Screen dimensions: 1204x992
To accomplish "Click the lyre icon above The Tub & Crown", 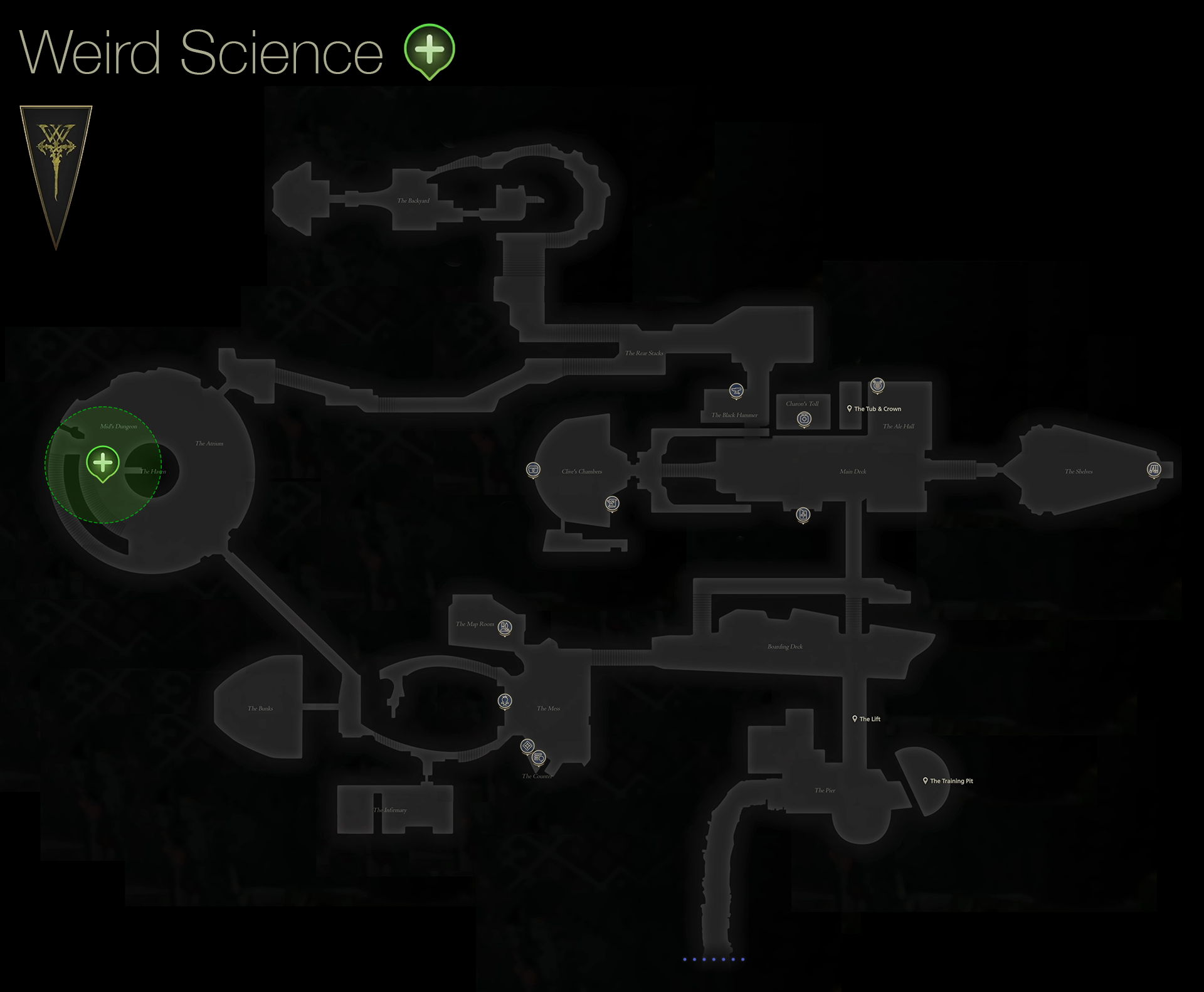I will point(877,386).
